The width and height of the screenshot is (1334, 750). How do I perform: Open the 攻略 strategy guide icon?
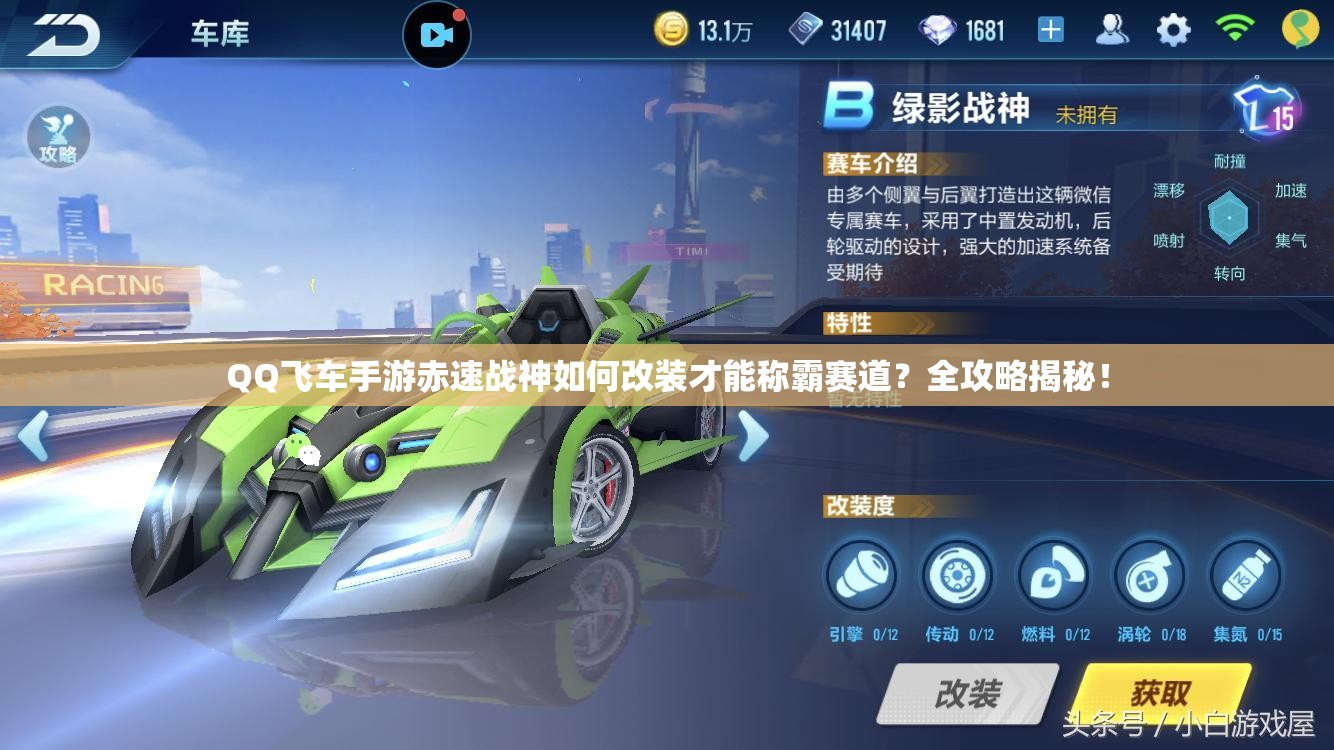60,138
